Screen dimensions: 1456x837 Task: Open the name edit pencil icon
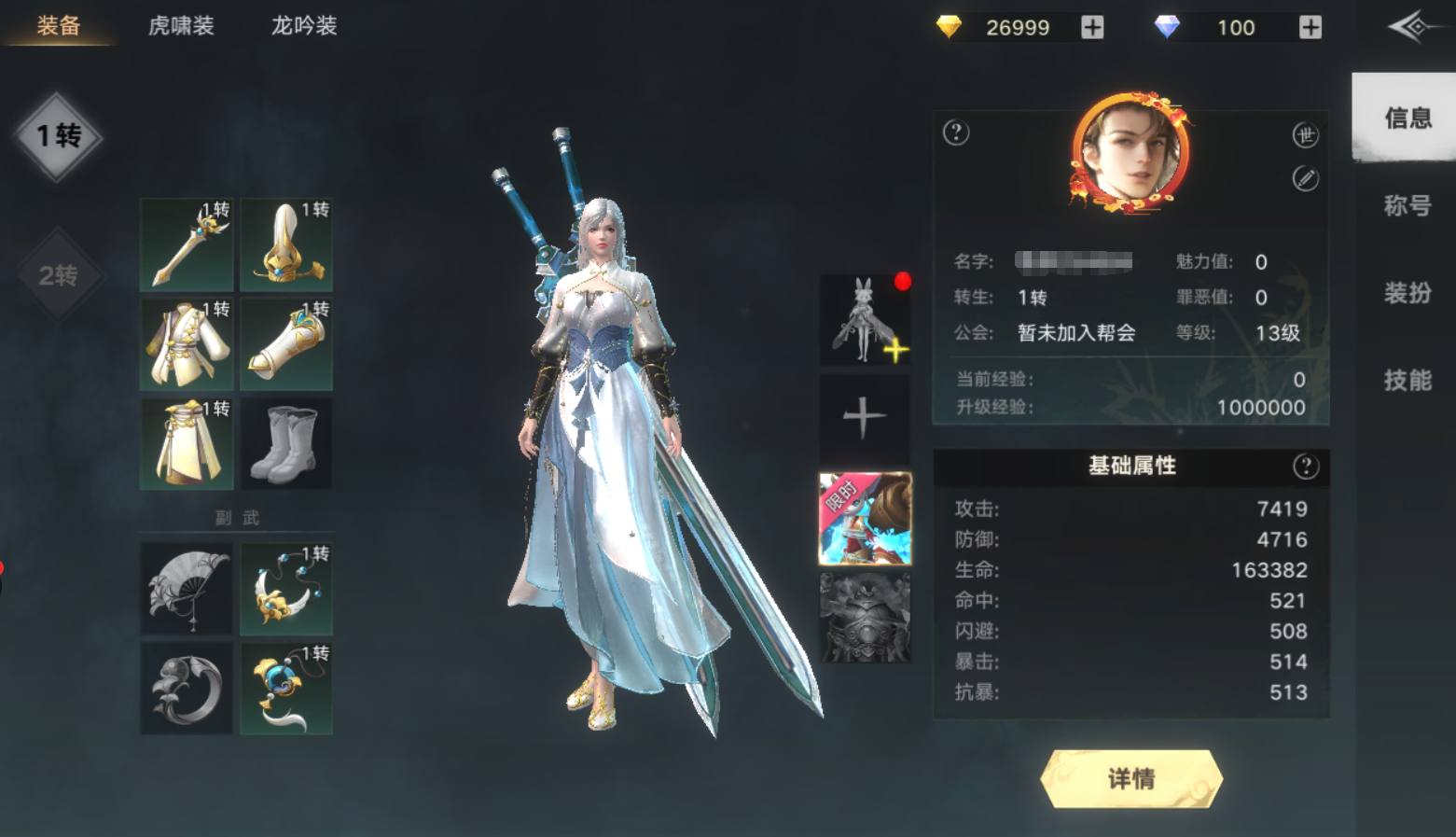[1308, 177]
